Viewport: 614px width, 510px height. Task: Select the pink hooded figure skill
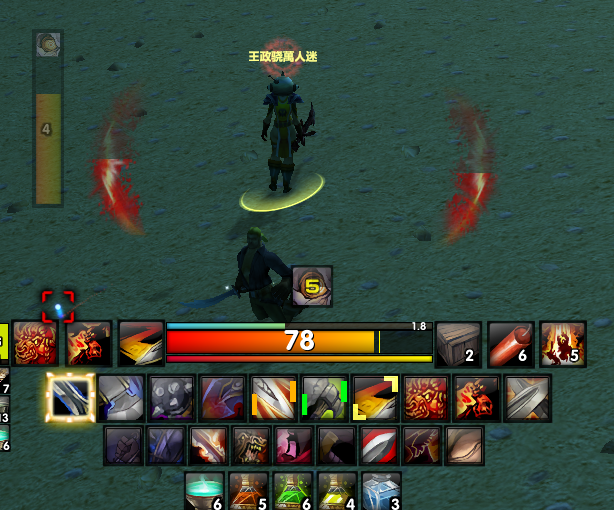click(294, 446)
